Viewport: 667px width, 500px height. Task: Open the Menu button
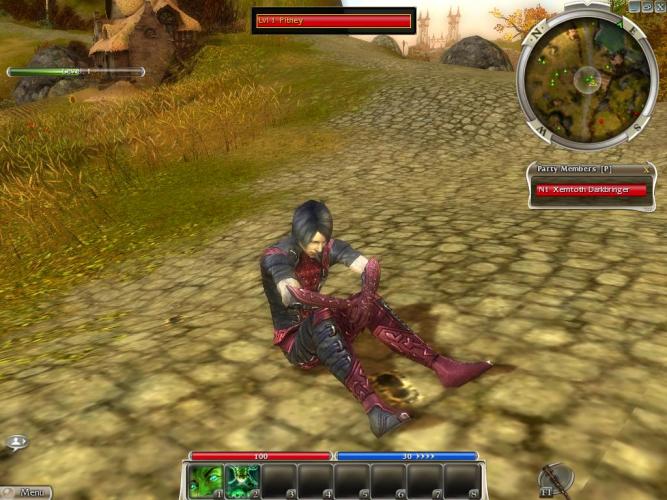(x=28, y=492)
